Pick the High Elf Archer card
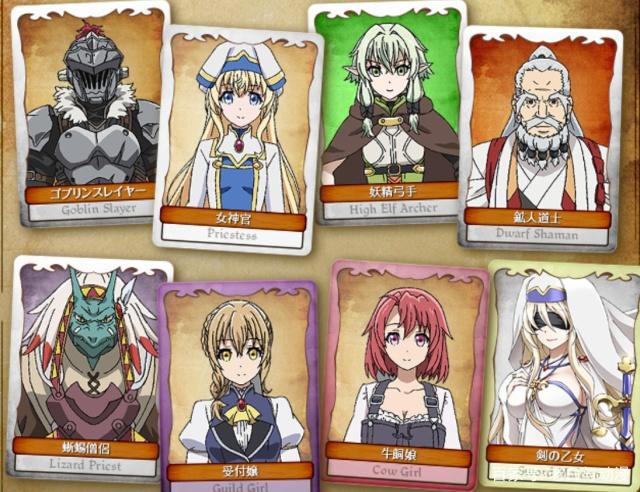The width and height of the screenshot is (640, 492). point(387,110)
